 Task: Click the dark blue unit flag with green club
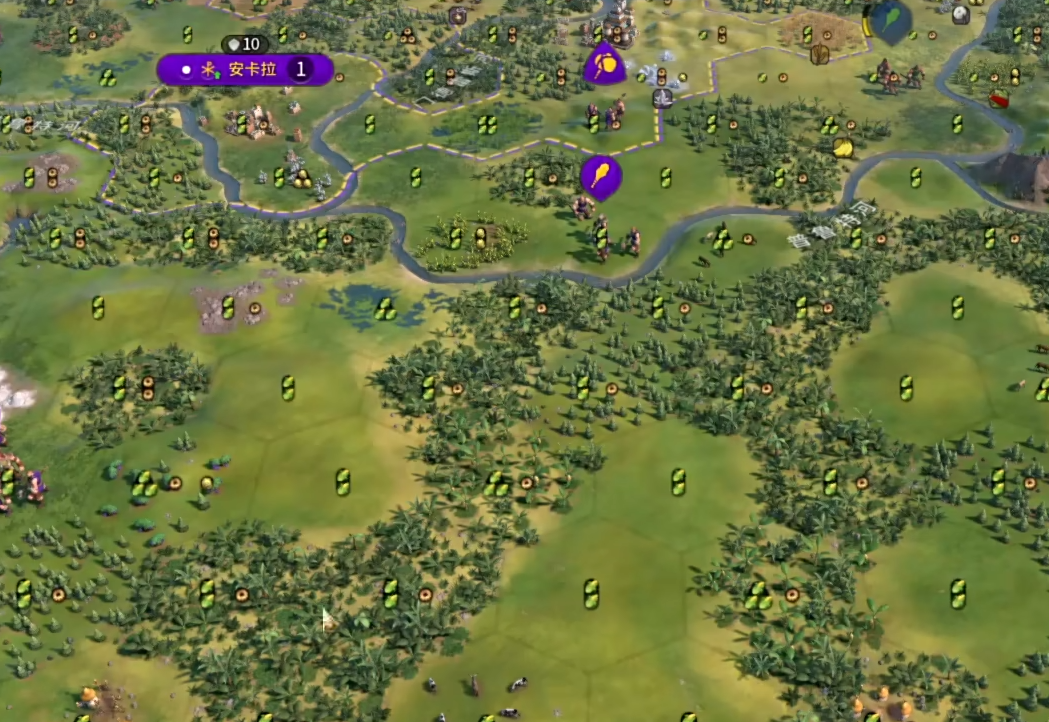click(x=889, y=20)
